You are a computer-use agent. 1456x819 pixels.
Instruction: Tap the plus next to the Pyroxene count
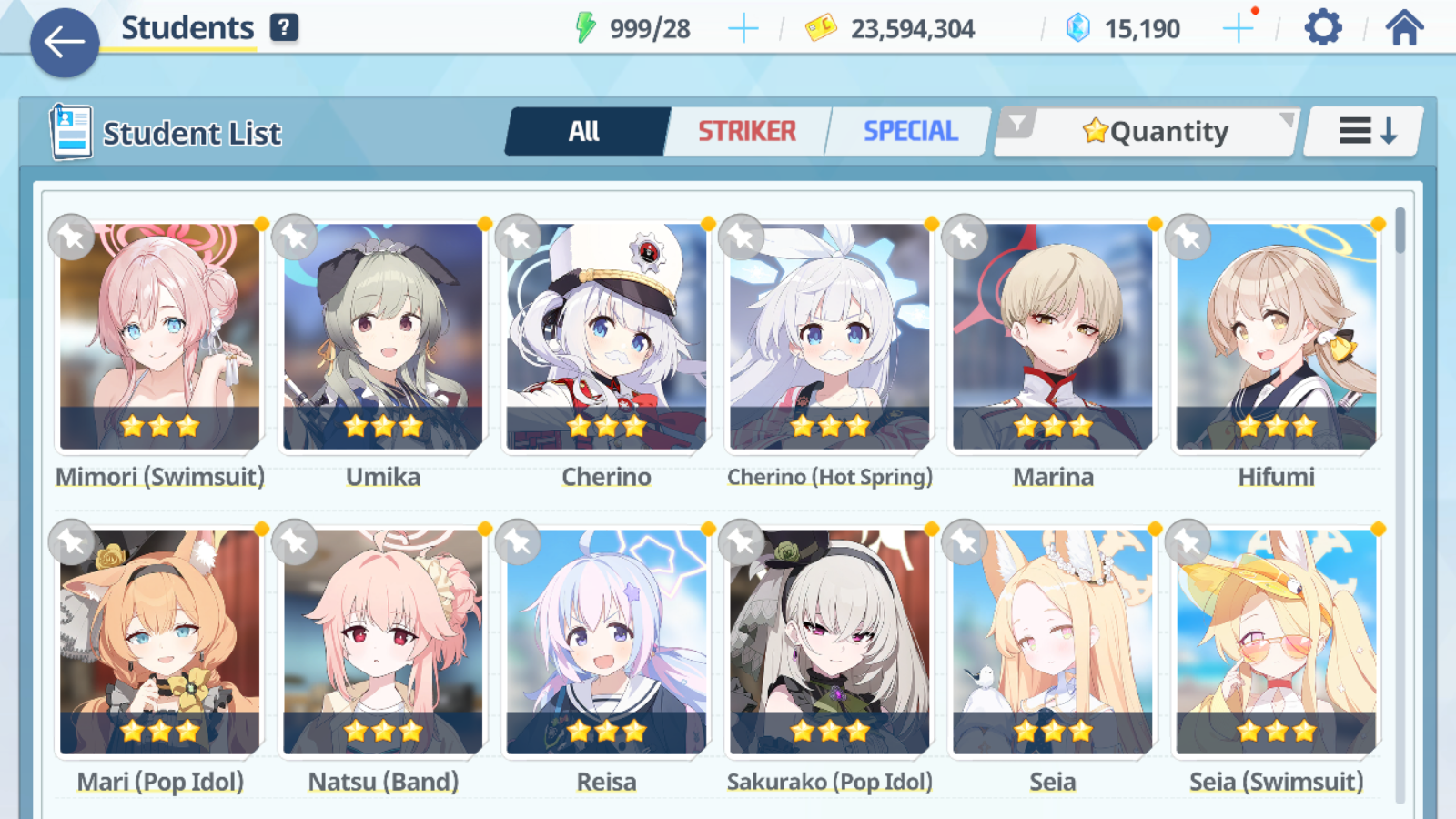click(1238, 27)
